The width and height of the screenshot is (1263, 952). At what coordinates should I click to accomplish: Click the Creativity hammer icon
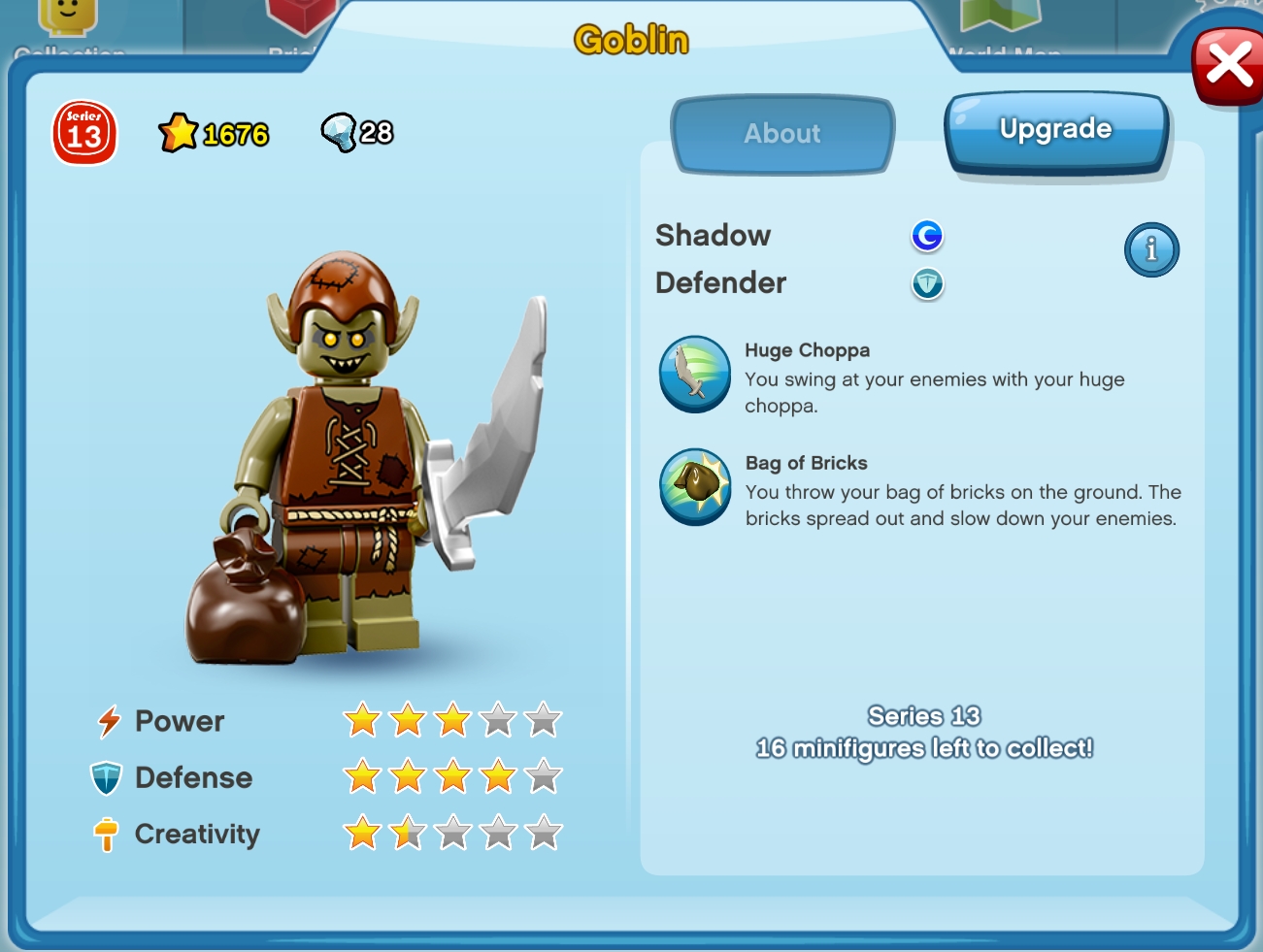105,834
